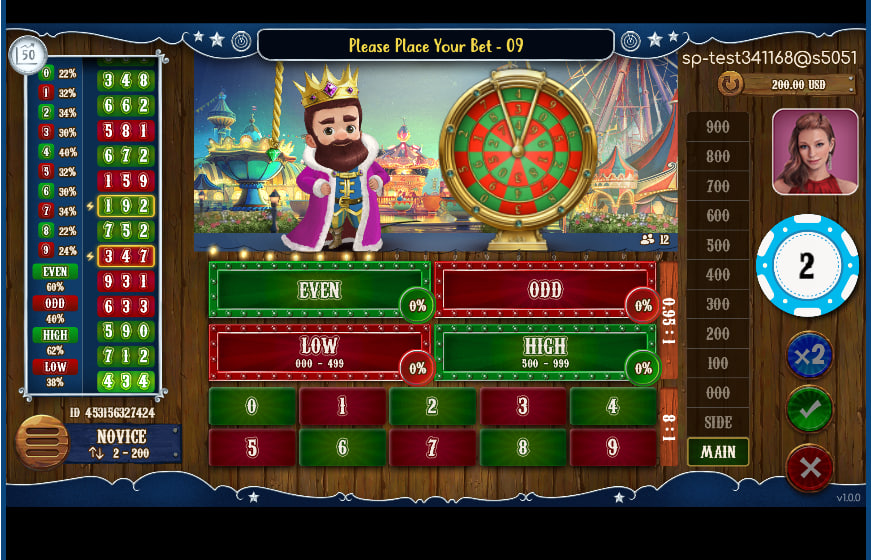This screenshot has height=560, width=880.
Task: Open the NOVICE 2-200 limits panel
Action: (x=123, y=444)
